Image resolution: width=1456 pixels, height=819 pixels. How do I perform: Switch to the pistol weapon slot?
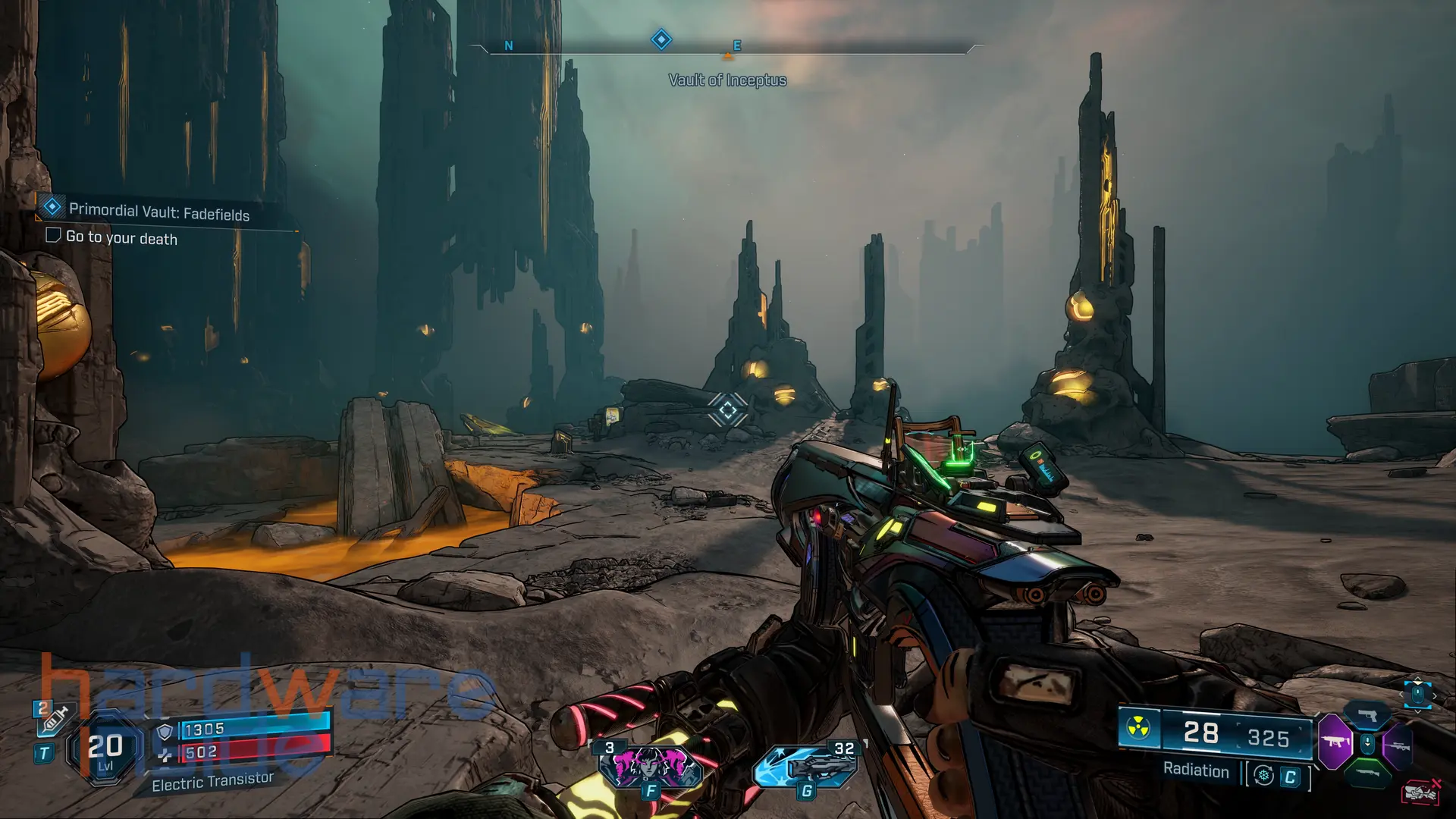pos(1367,714)
